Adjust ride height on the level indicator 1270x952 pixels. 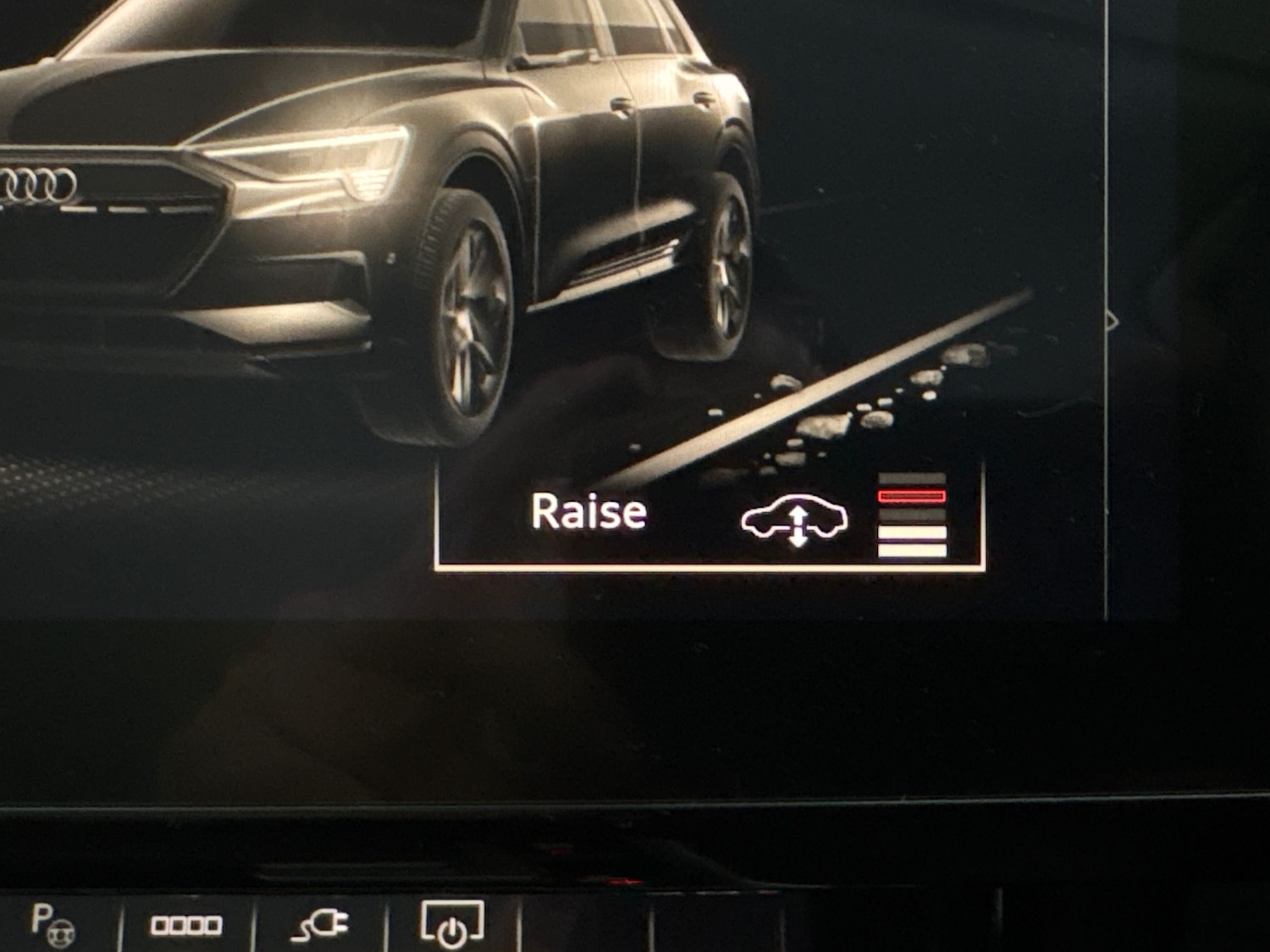912,512
